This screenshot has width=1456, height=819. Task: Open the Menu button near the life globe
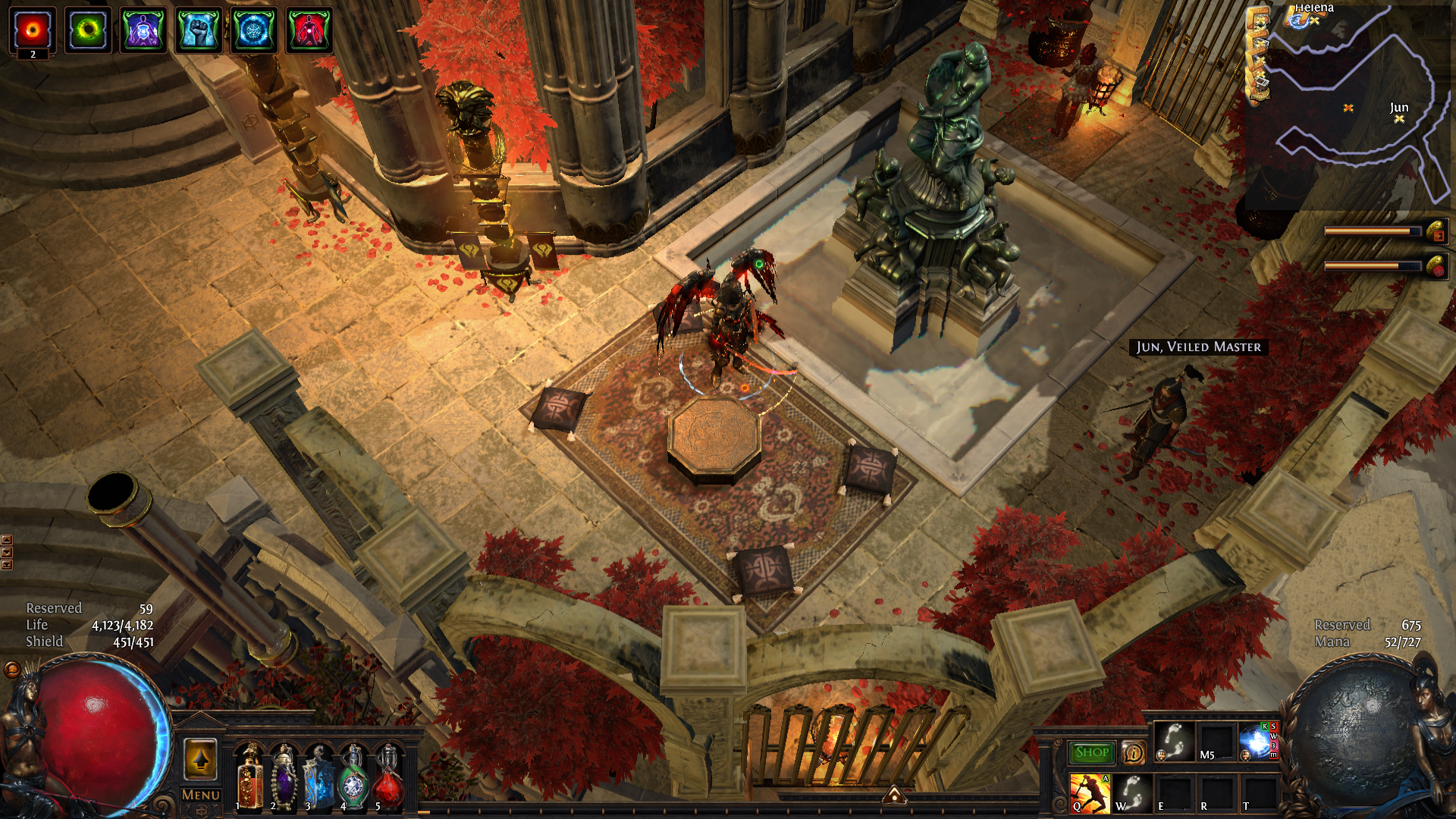pyautogui.click(x=201, y=795)
